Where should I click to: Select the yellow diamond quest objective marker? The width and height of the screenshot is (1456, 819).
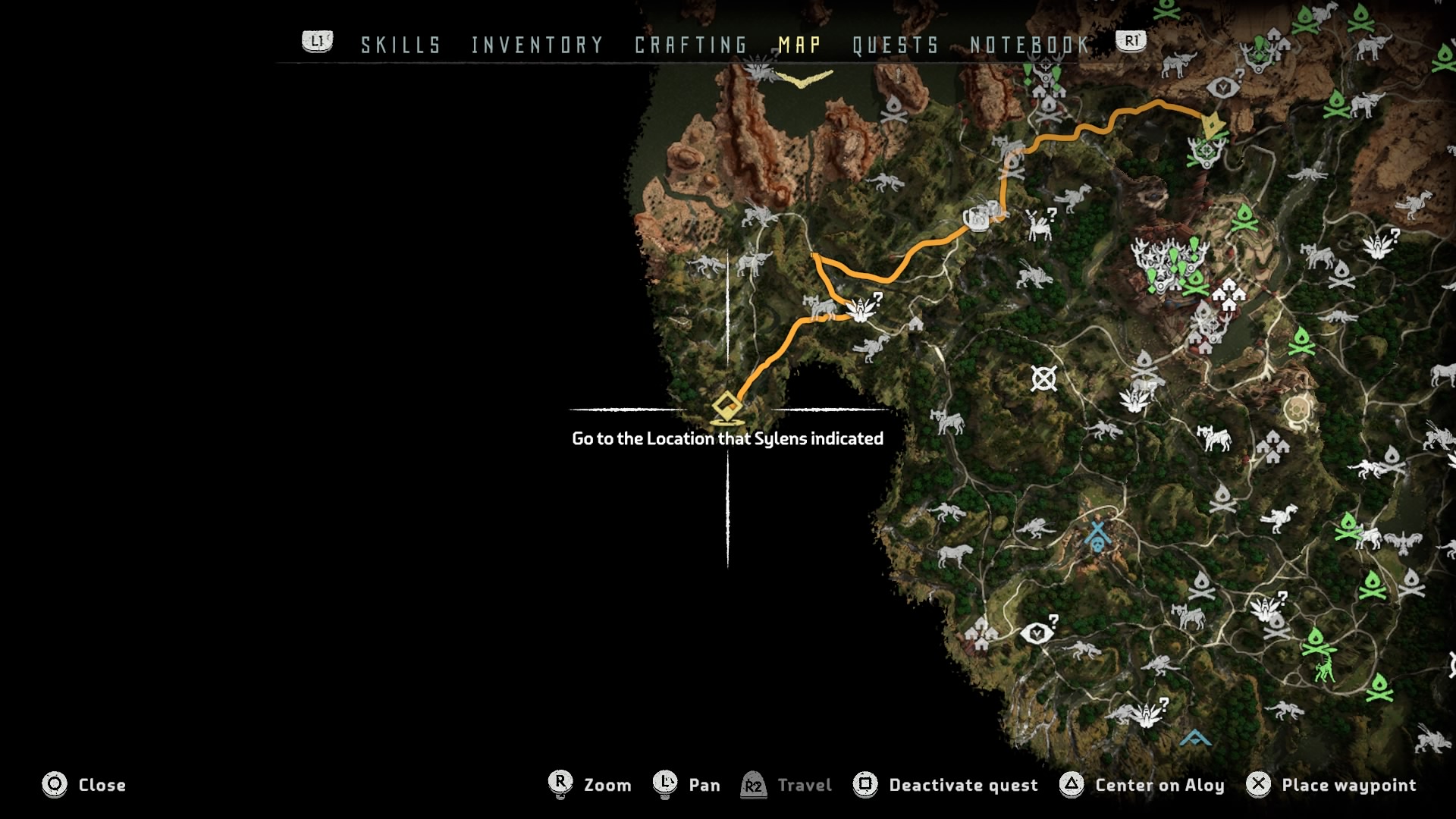pyautogui.click(x=726, y=407)
